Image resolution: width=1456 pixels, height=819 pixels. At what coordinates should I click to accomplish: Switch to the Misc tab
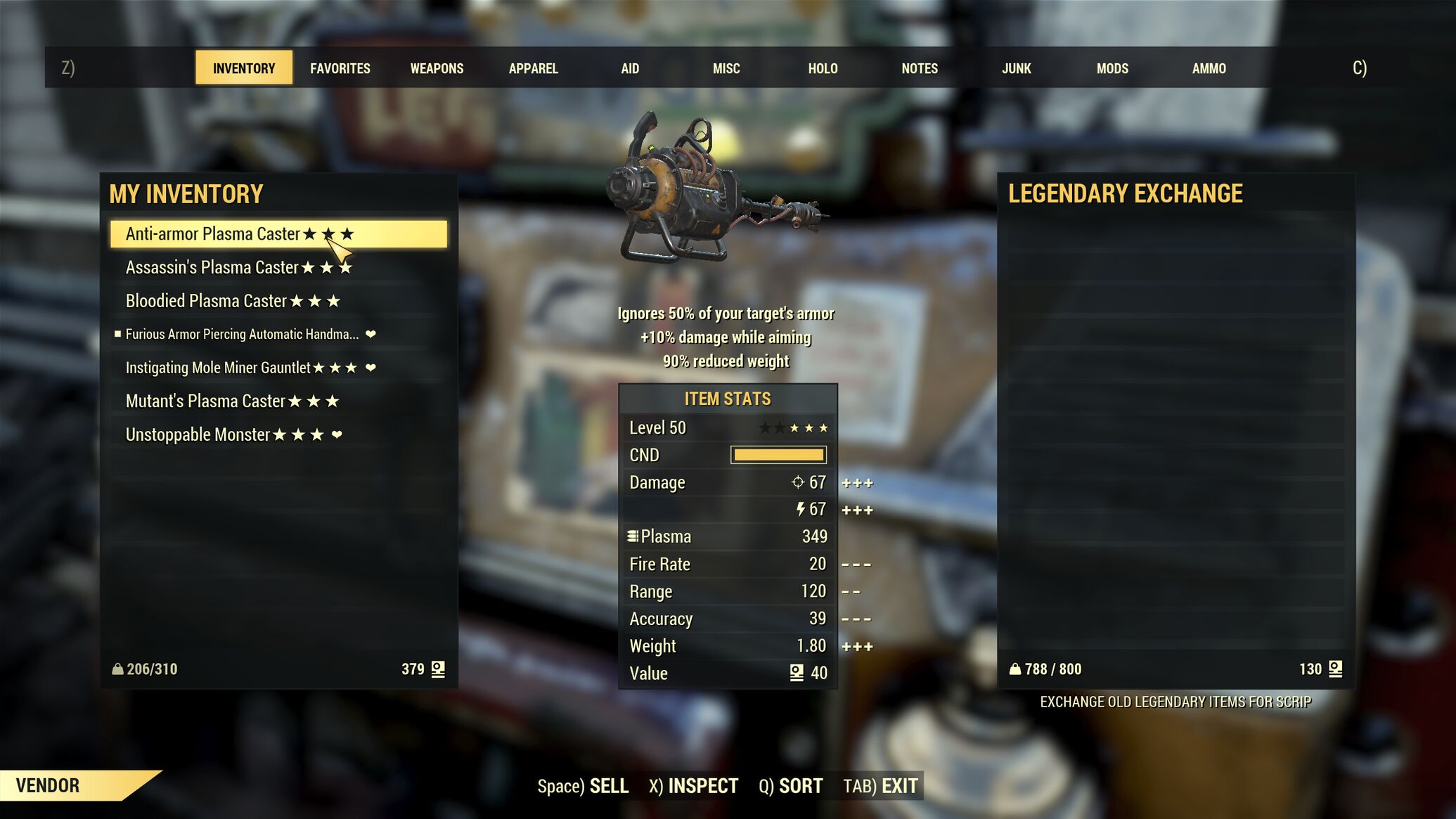point(726,68)
